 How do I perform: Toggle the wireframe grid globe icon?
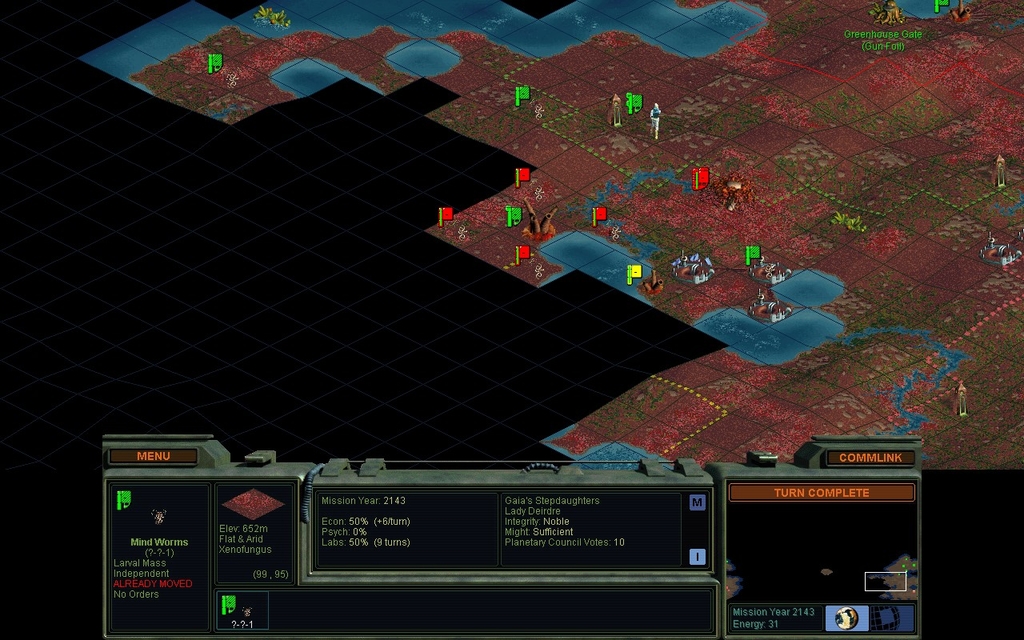(x=892, y=618)
